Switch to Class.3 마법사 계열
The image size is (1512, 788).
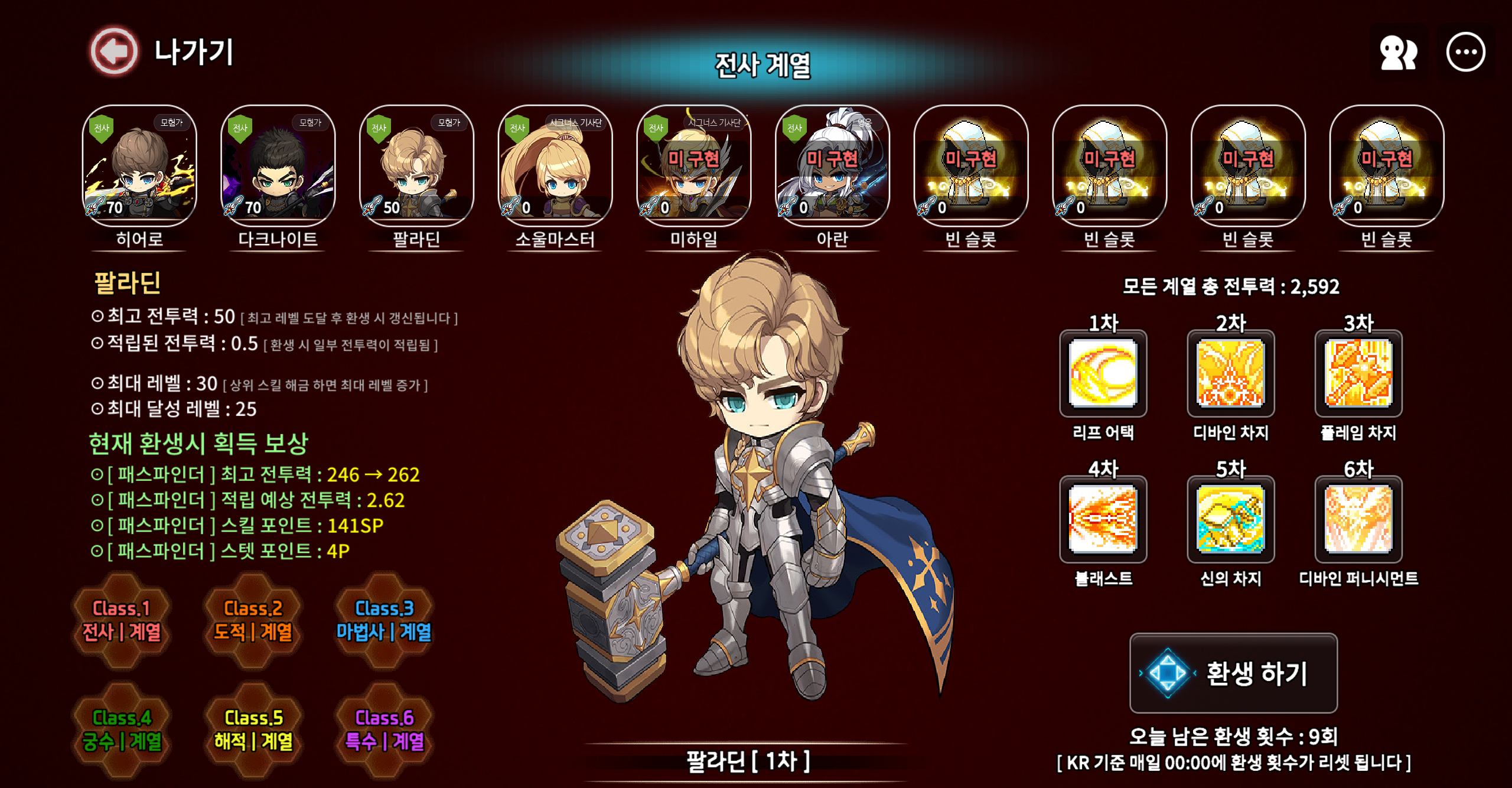click(384, 620)
